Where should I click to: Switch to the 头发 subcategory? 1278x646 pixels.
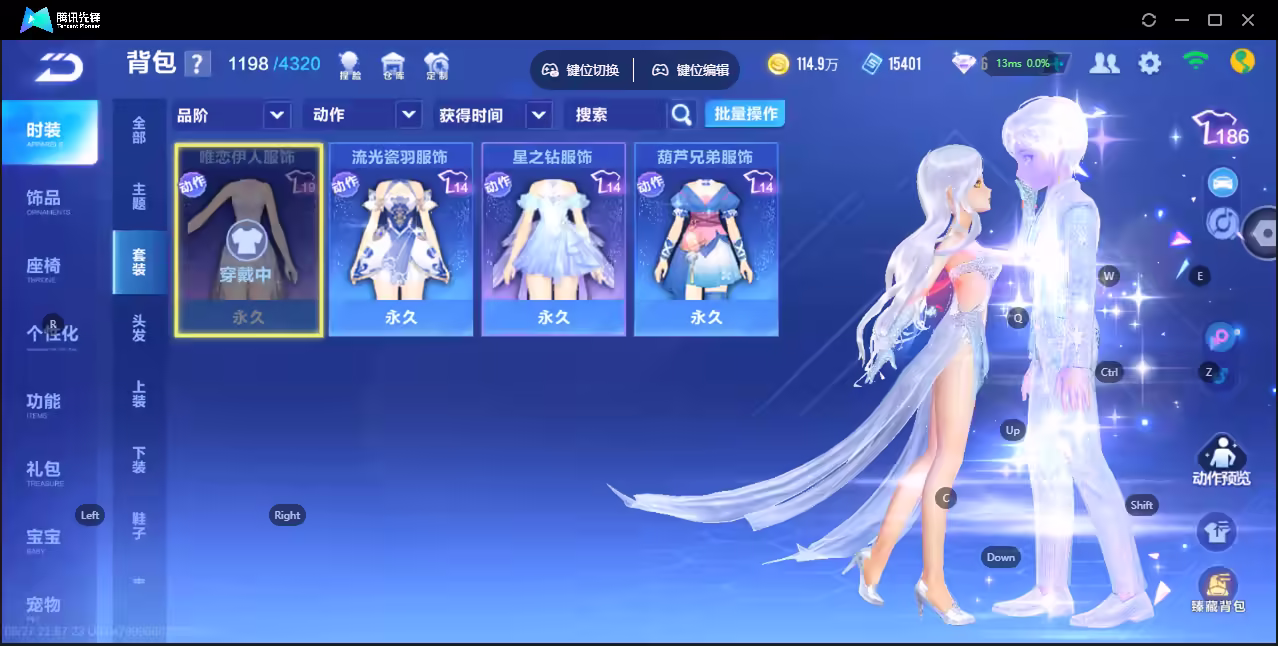coord(139,328)
